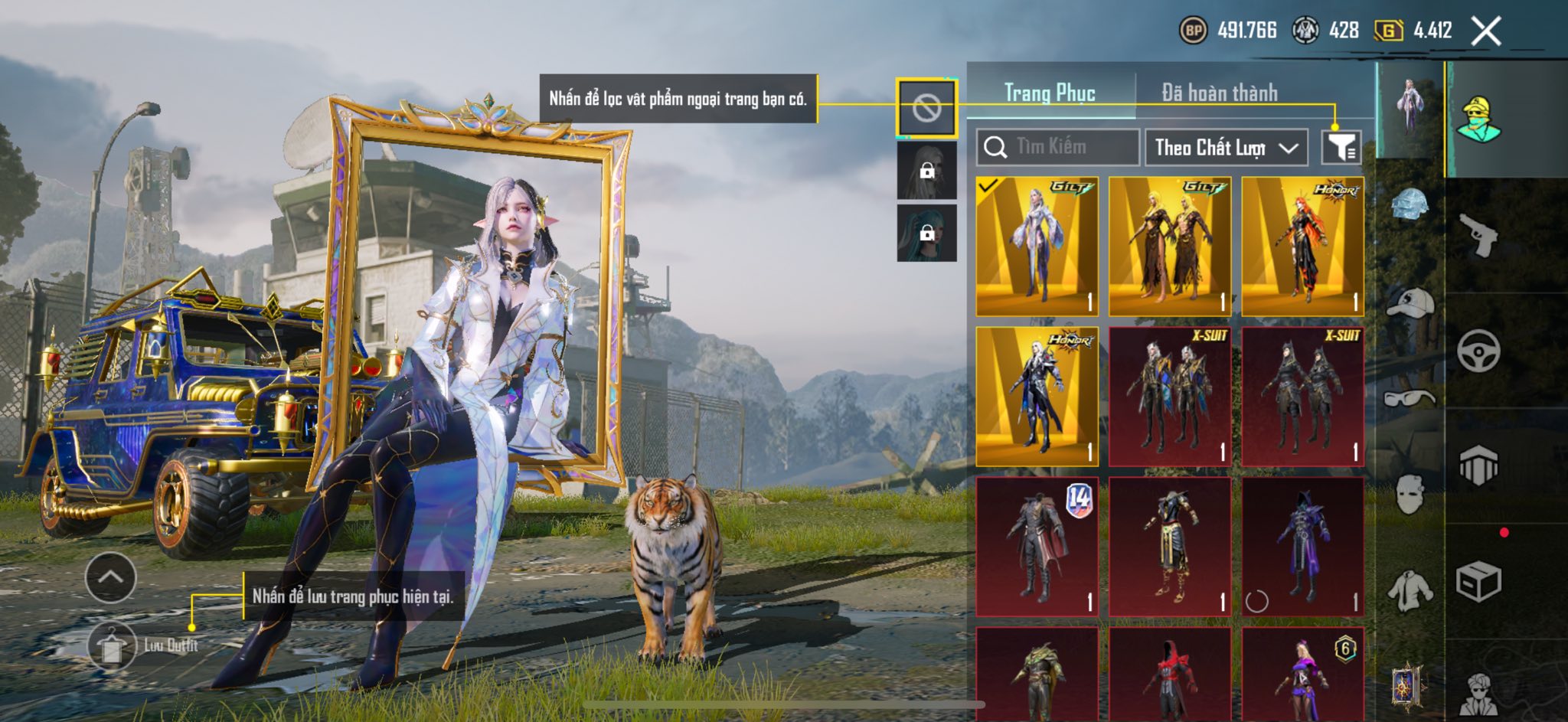Select the Trang Phục tab

click(x=1050, y=93)
